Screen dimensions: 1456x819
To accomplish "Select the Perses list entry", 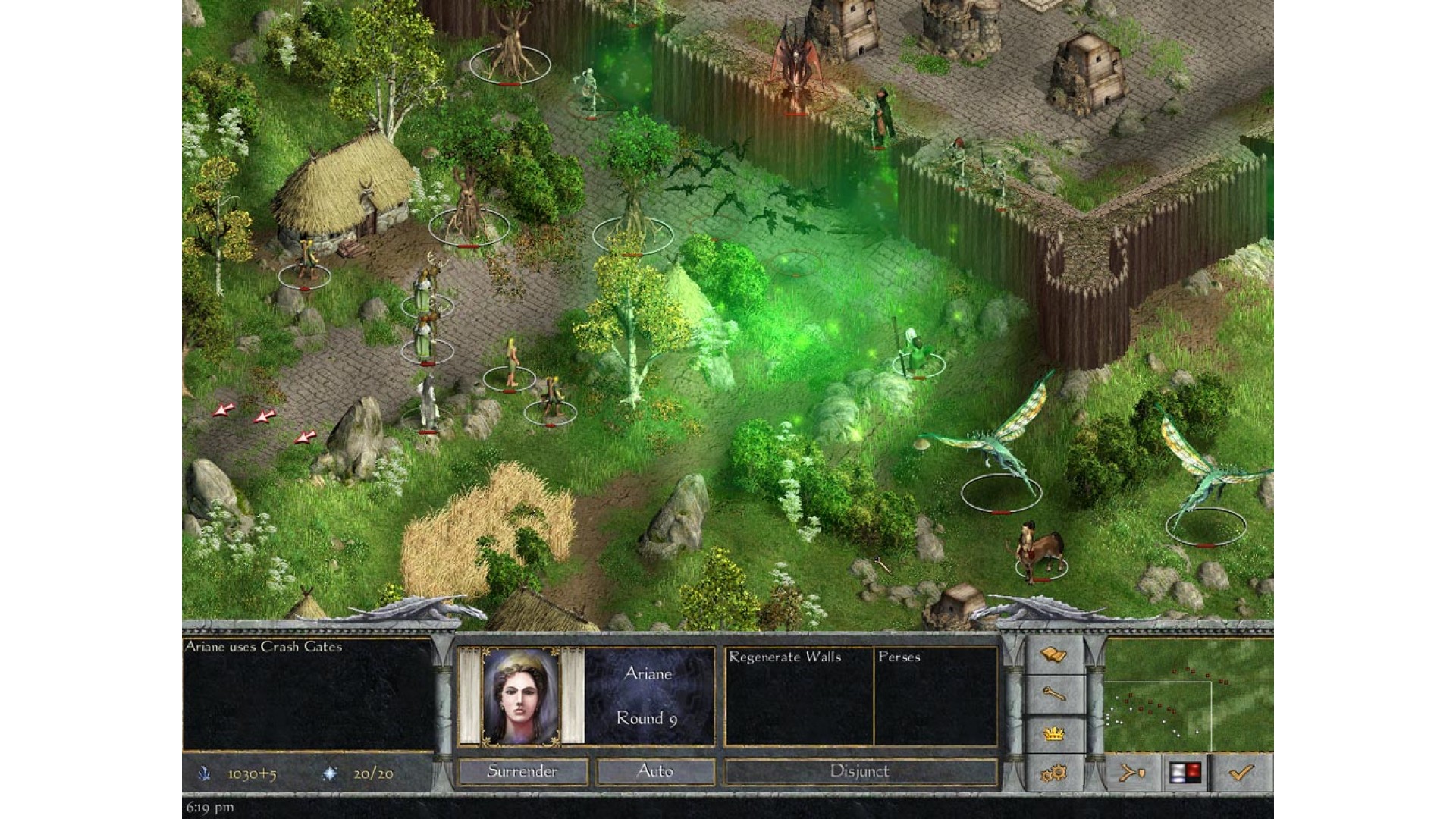I will click(x=899, y=657).
